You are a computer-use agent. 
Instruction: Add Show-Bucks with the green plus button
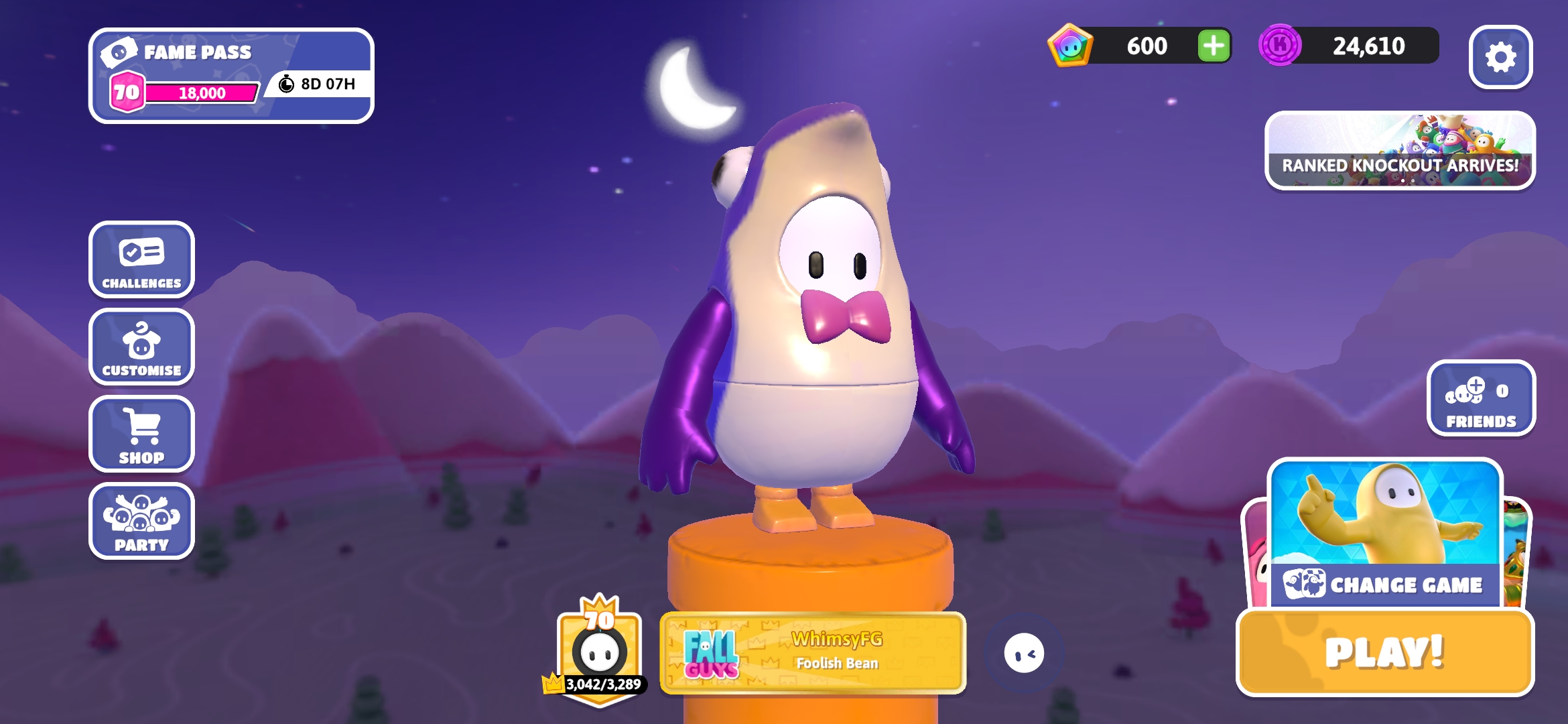tap(1214, 46)
